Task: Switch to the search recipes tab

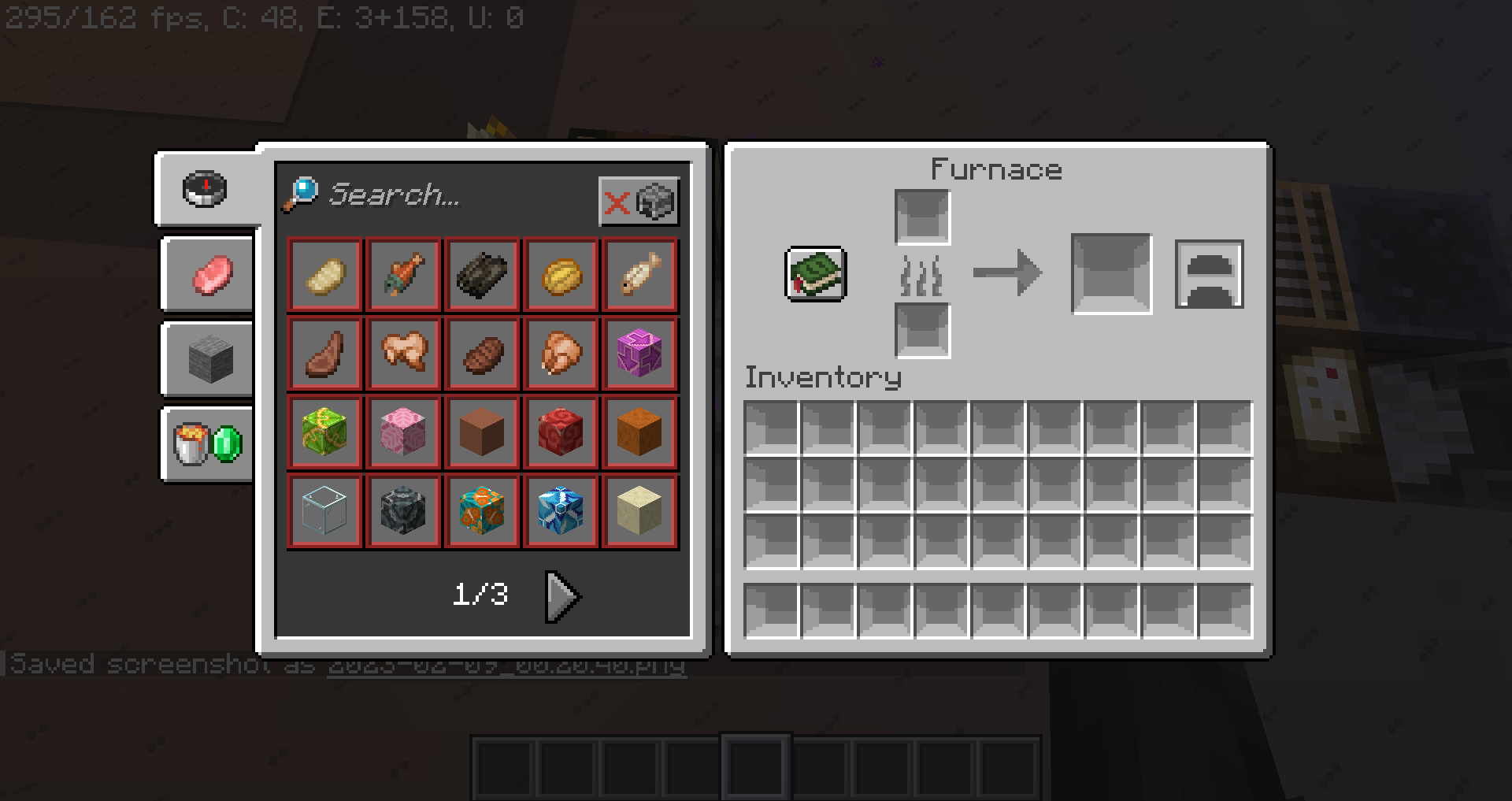Action: point(206,189)
